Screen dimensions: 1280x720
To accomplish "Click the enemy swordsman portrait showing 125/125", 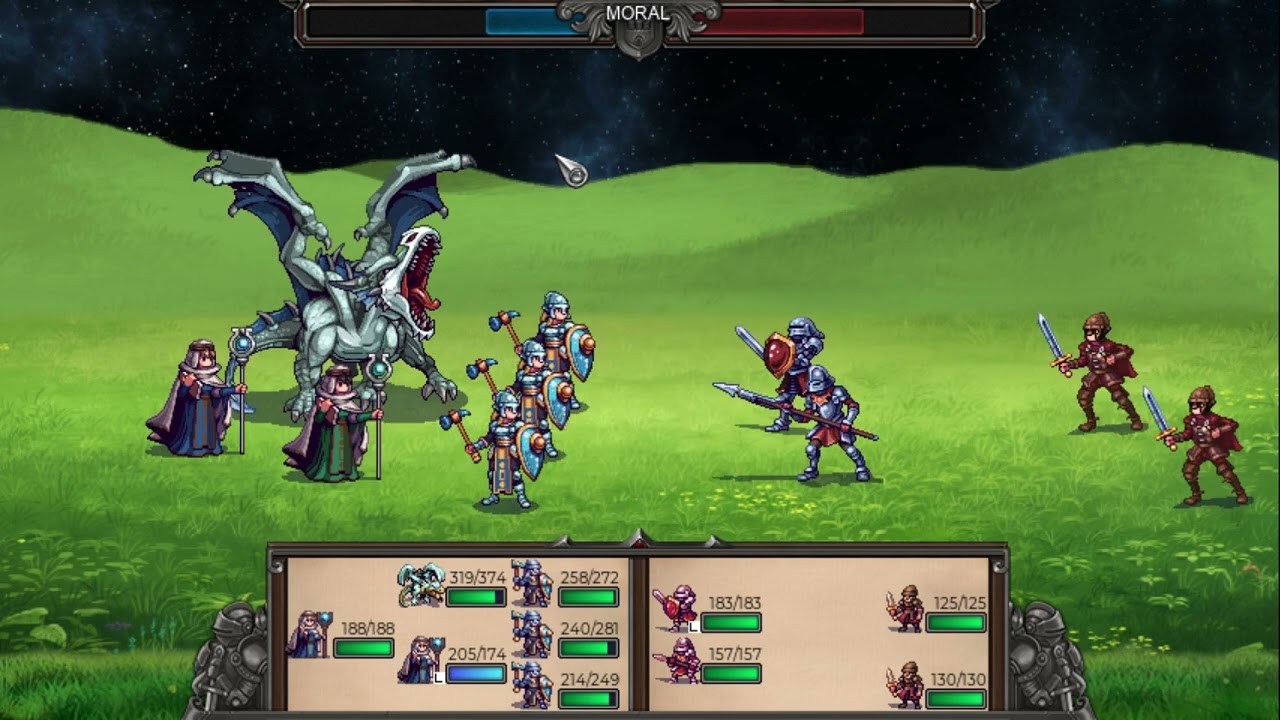I will [905, 608].
